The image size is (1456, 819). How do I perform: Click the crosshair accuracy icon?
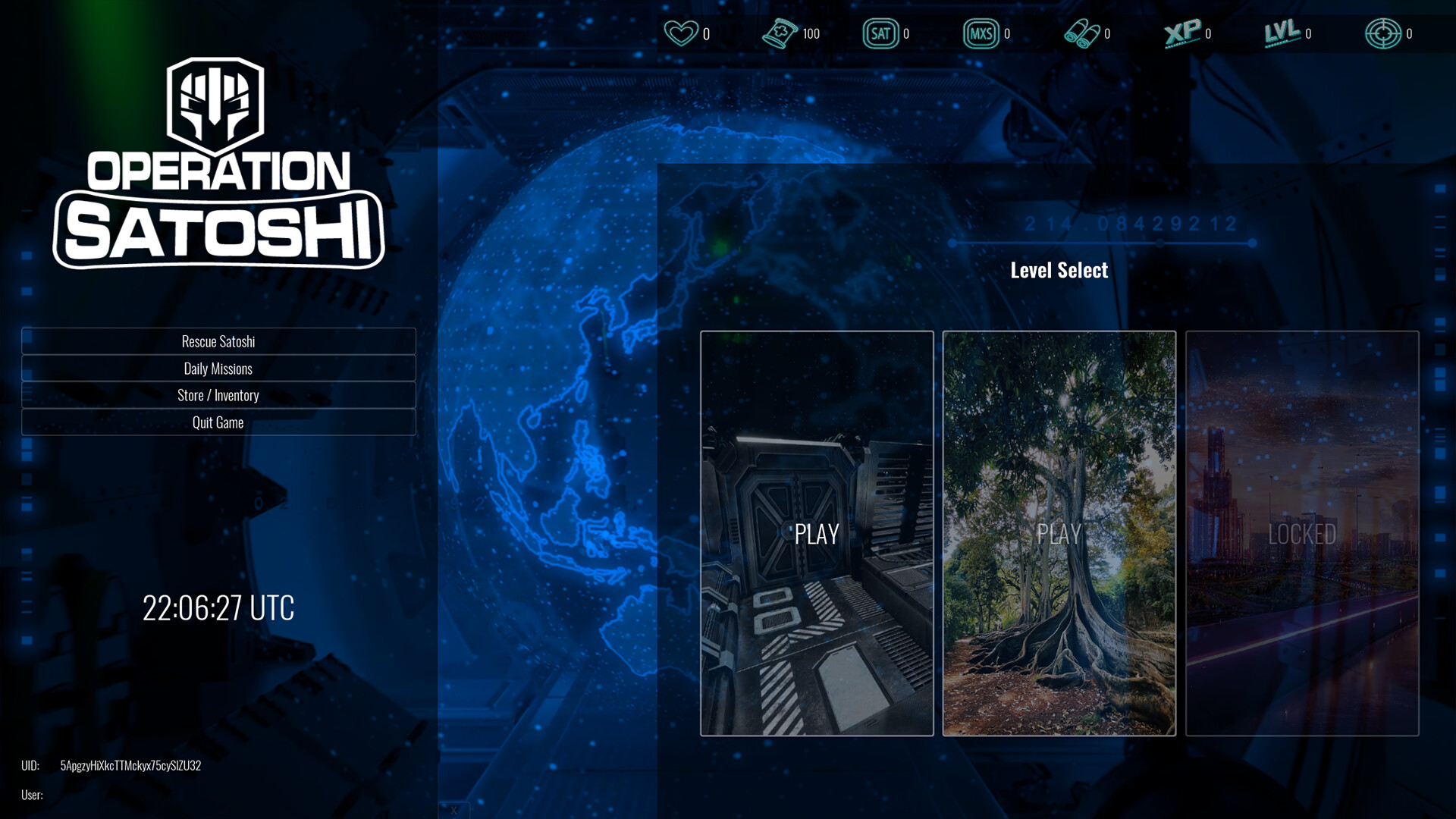[1385, 33]
